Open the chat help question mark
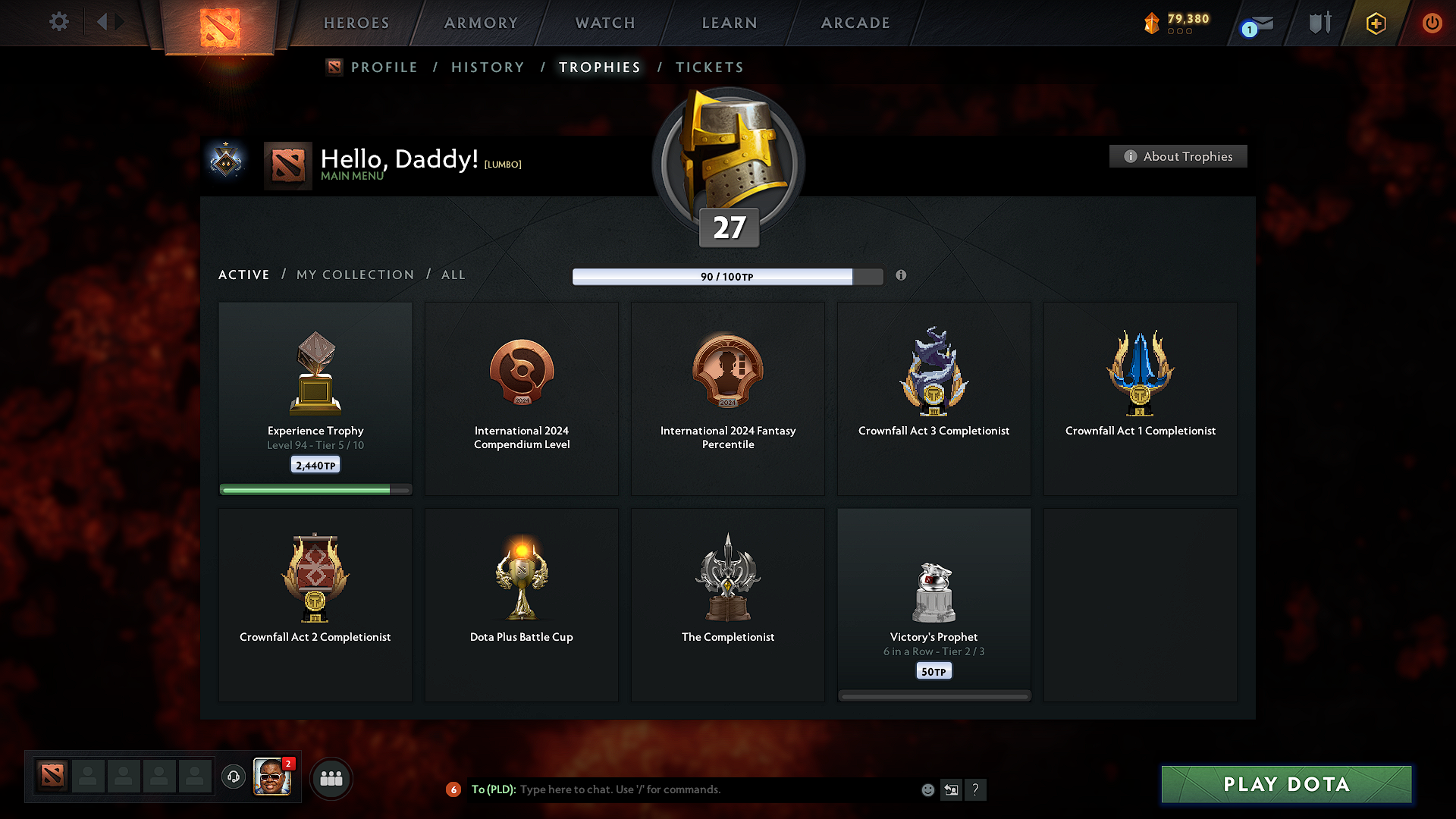The image size is (1456, 819). (x=976, y=789)
